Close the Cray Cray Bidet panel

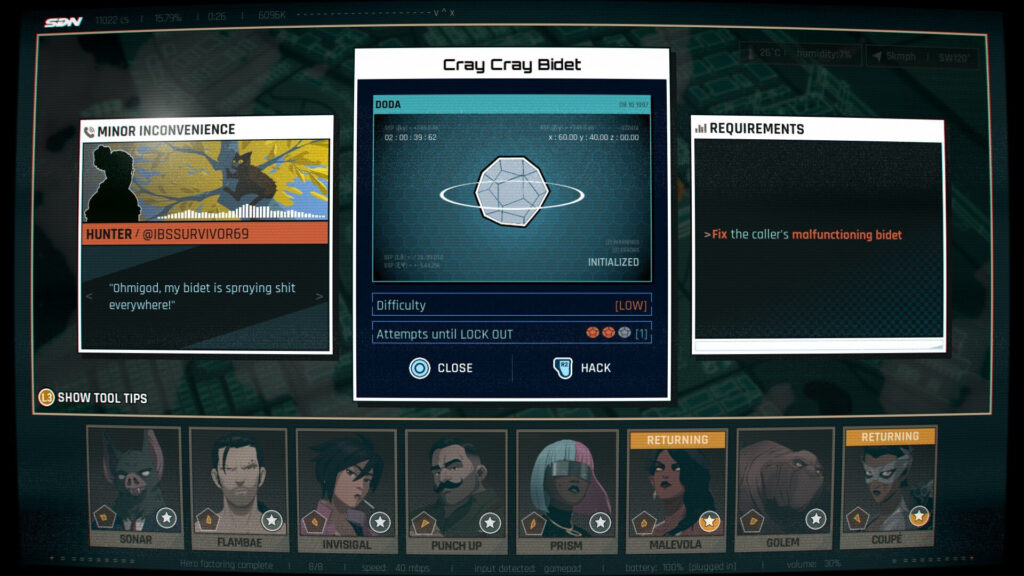tap(441, 368)
